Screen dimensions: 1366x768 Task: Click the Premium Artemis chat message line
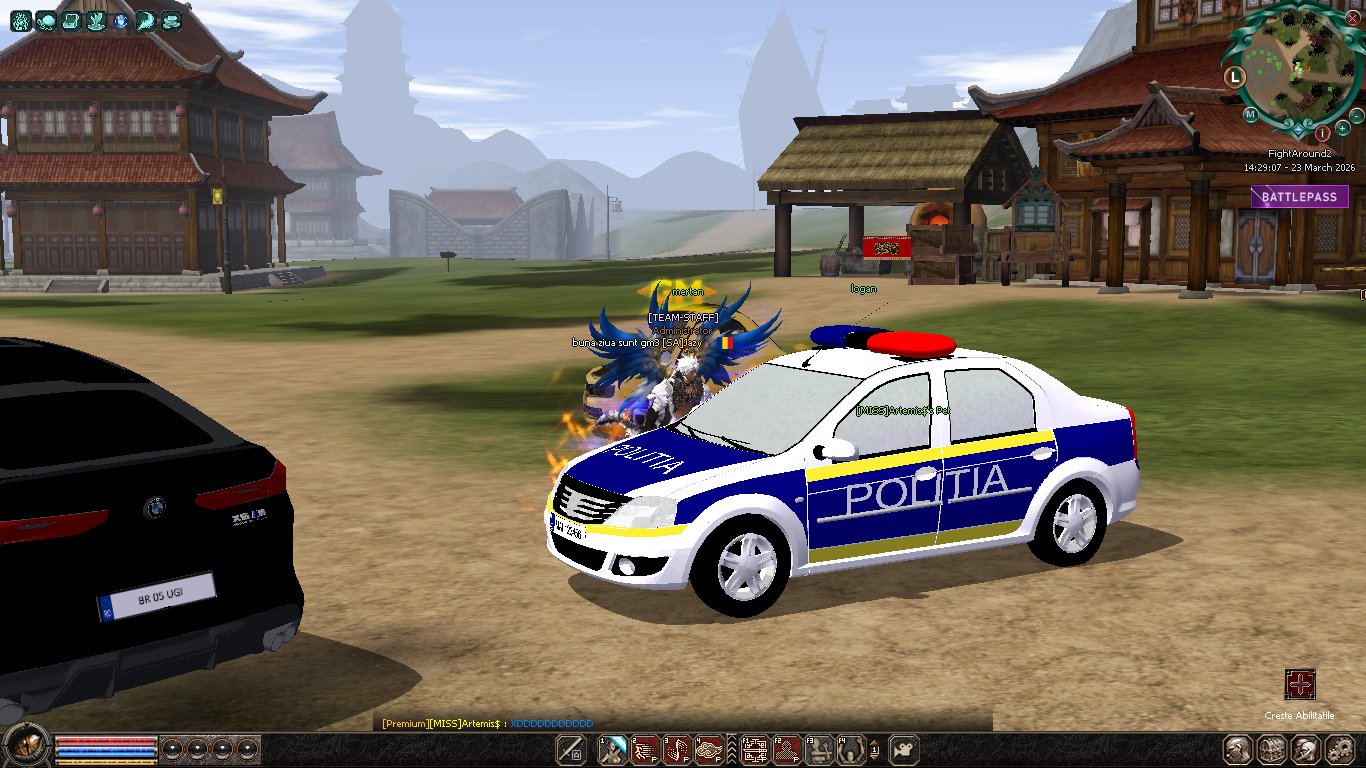click(487, 723)
